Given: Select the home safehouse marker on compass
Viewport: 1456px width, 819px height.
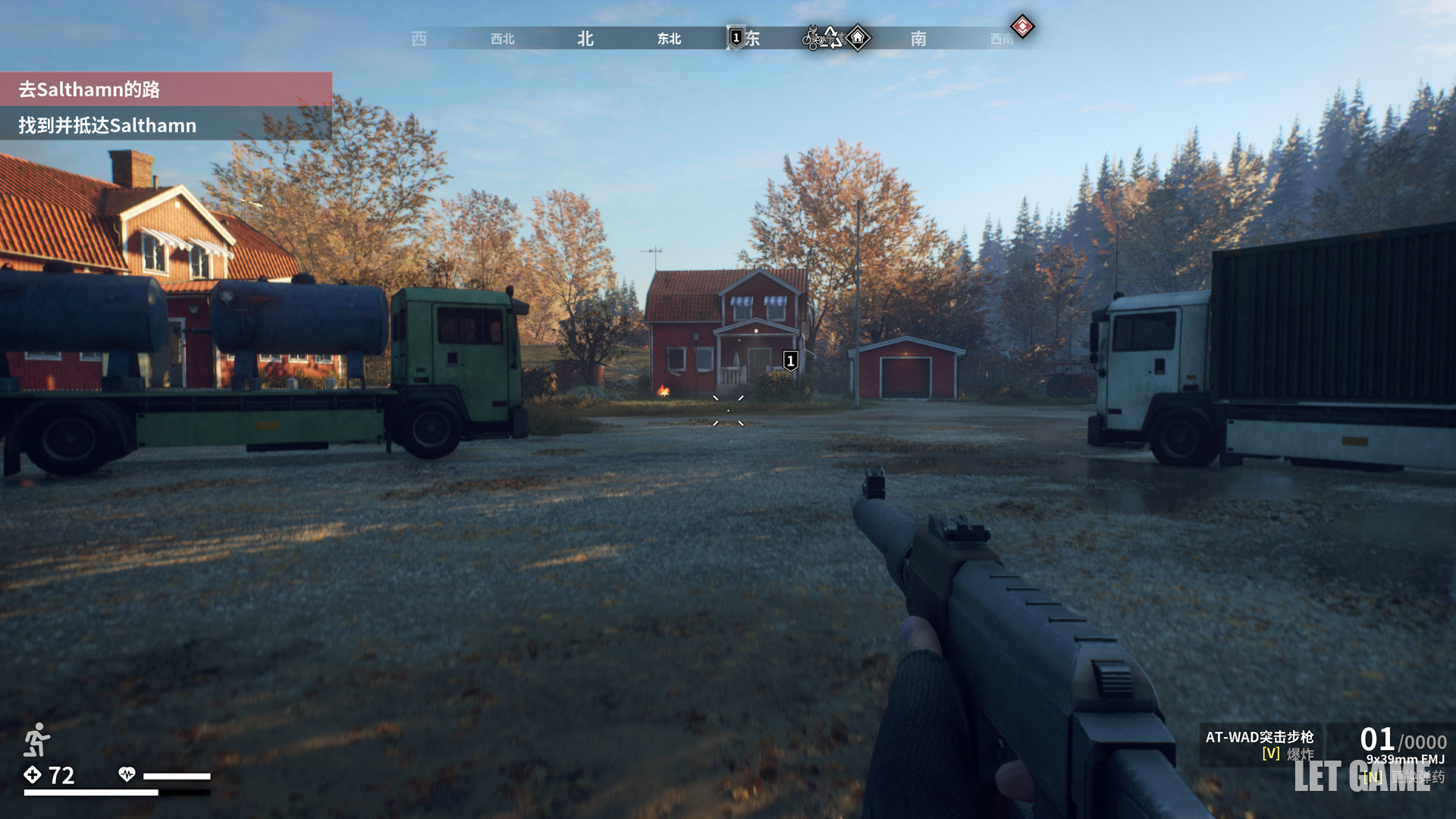Looking at the screenshot, I should [x=858, y=37].
